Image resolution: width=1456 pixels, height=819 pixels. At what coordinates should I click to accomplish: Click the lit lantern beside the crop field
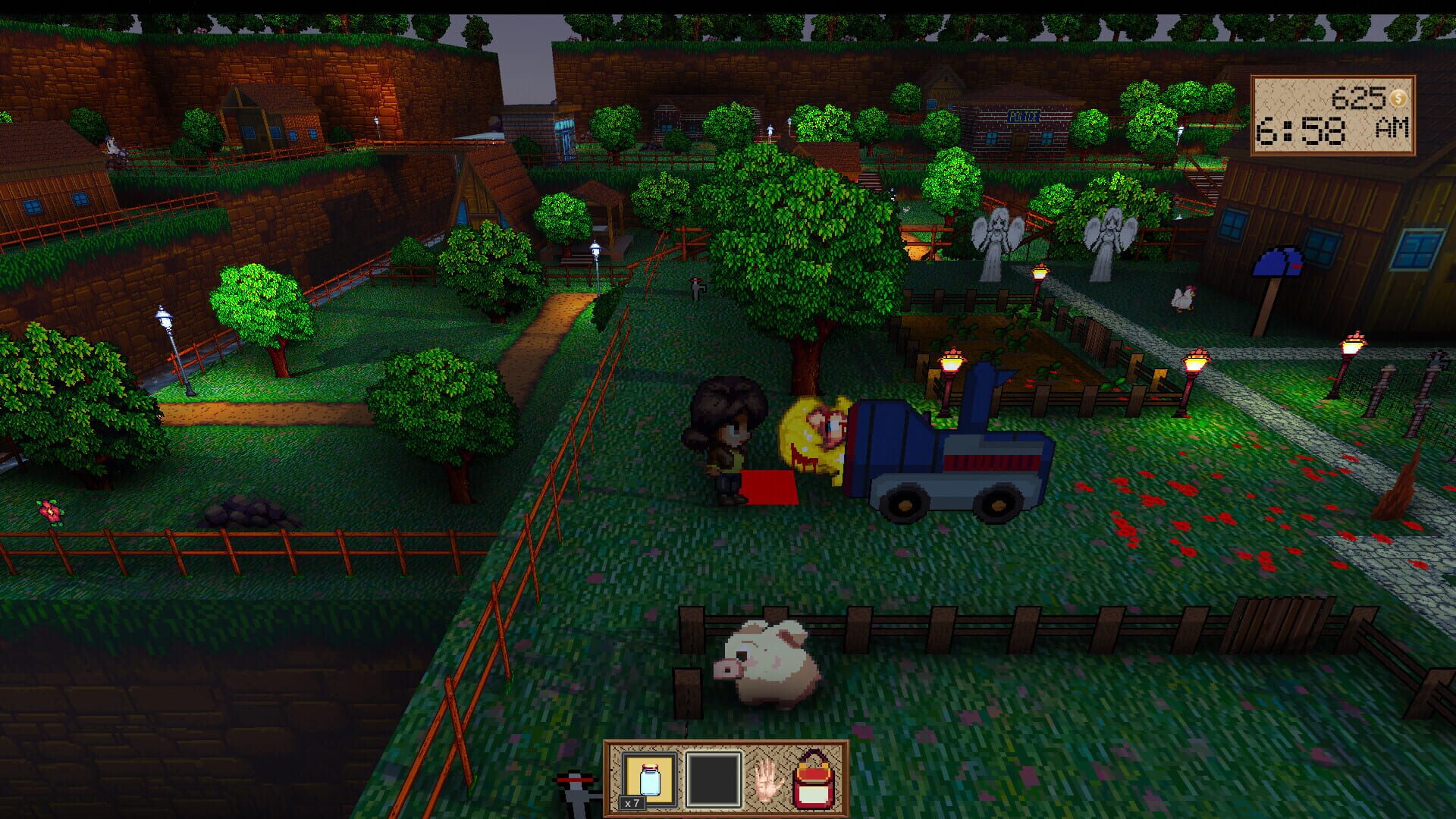[952, 364]
